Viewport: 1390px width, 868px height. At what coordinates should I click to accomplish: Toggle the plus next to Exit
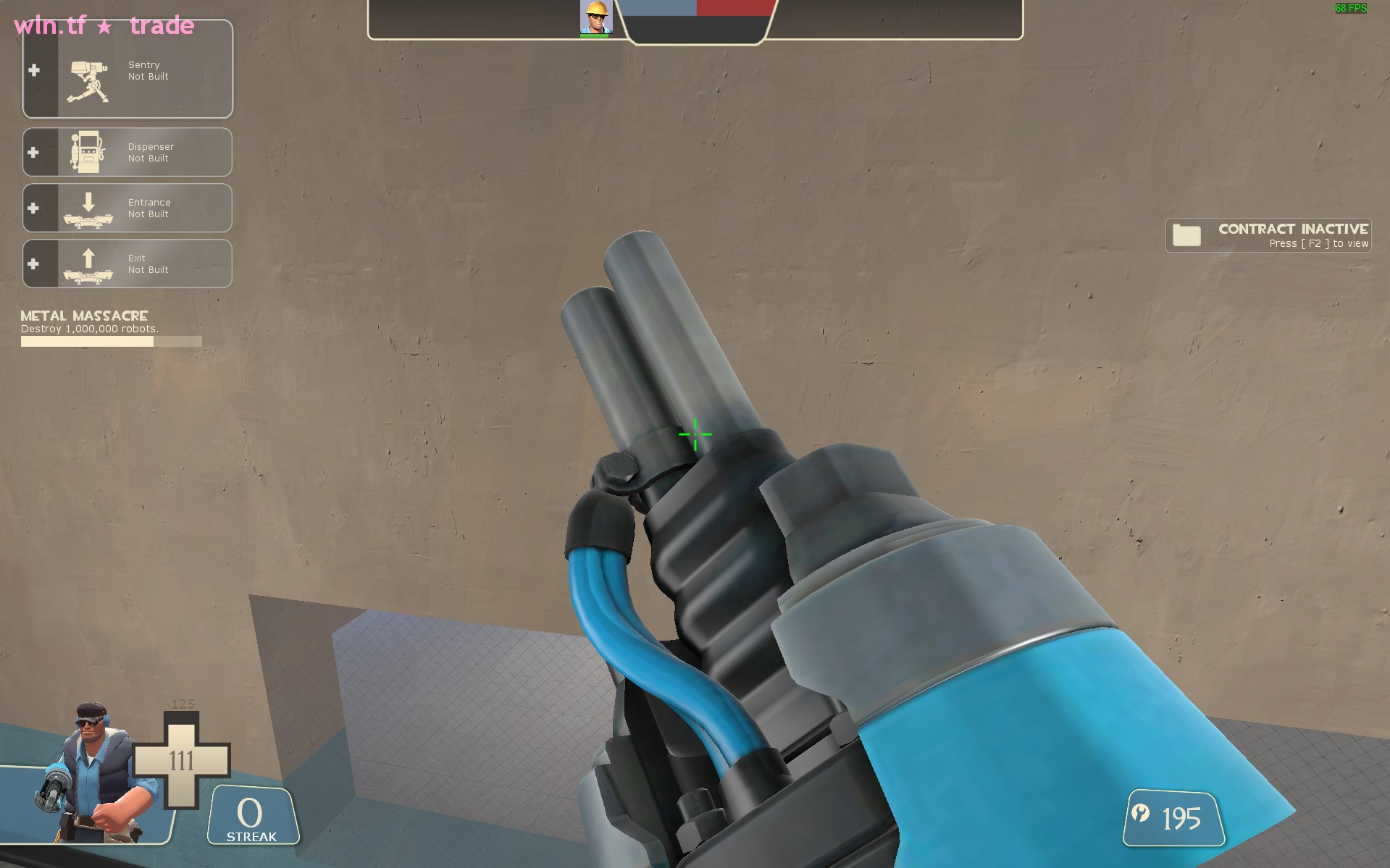coord(33,264)
